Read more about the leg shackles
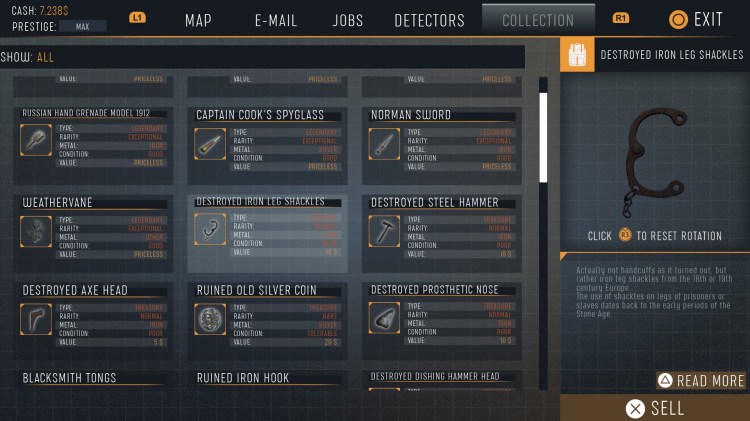The width and height of the screenshot is (750, 421). click(x=701, y=380)
